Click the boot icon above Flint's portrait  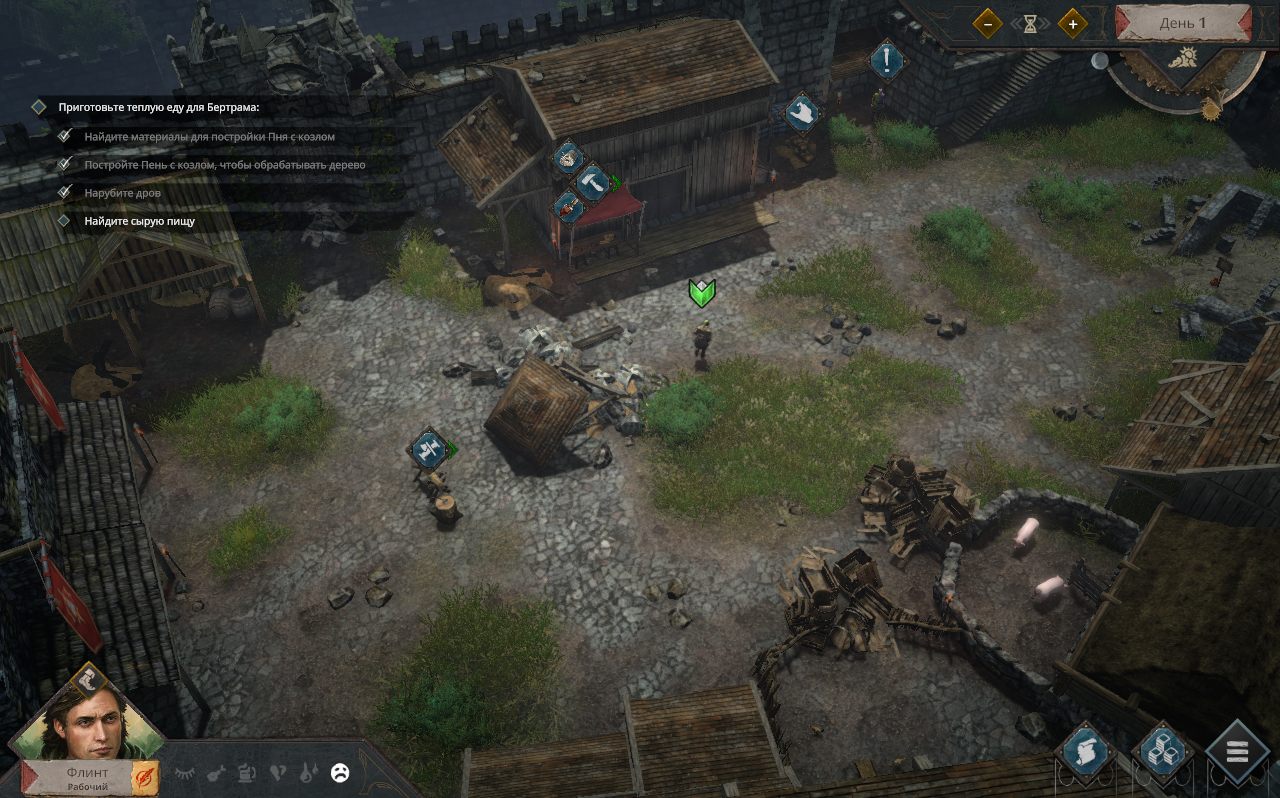pos(88,678)
